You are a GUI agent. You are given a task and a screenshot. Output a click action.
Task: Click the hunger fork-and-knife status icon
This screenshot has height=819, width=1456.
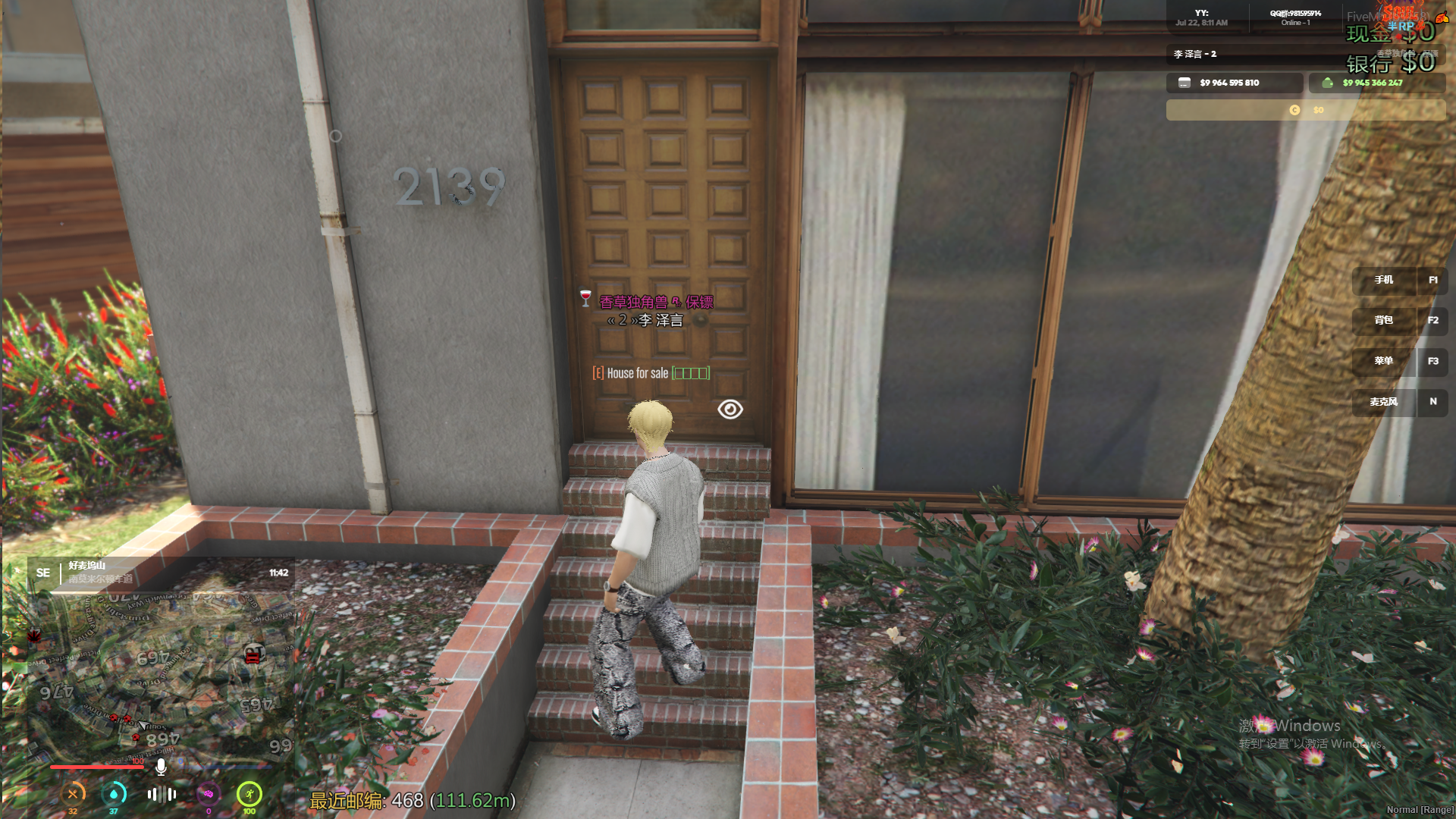click(x=73, y=794)
